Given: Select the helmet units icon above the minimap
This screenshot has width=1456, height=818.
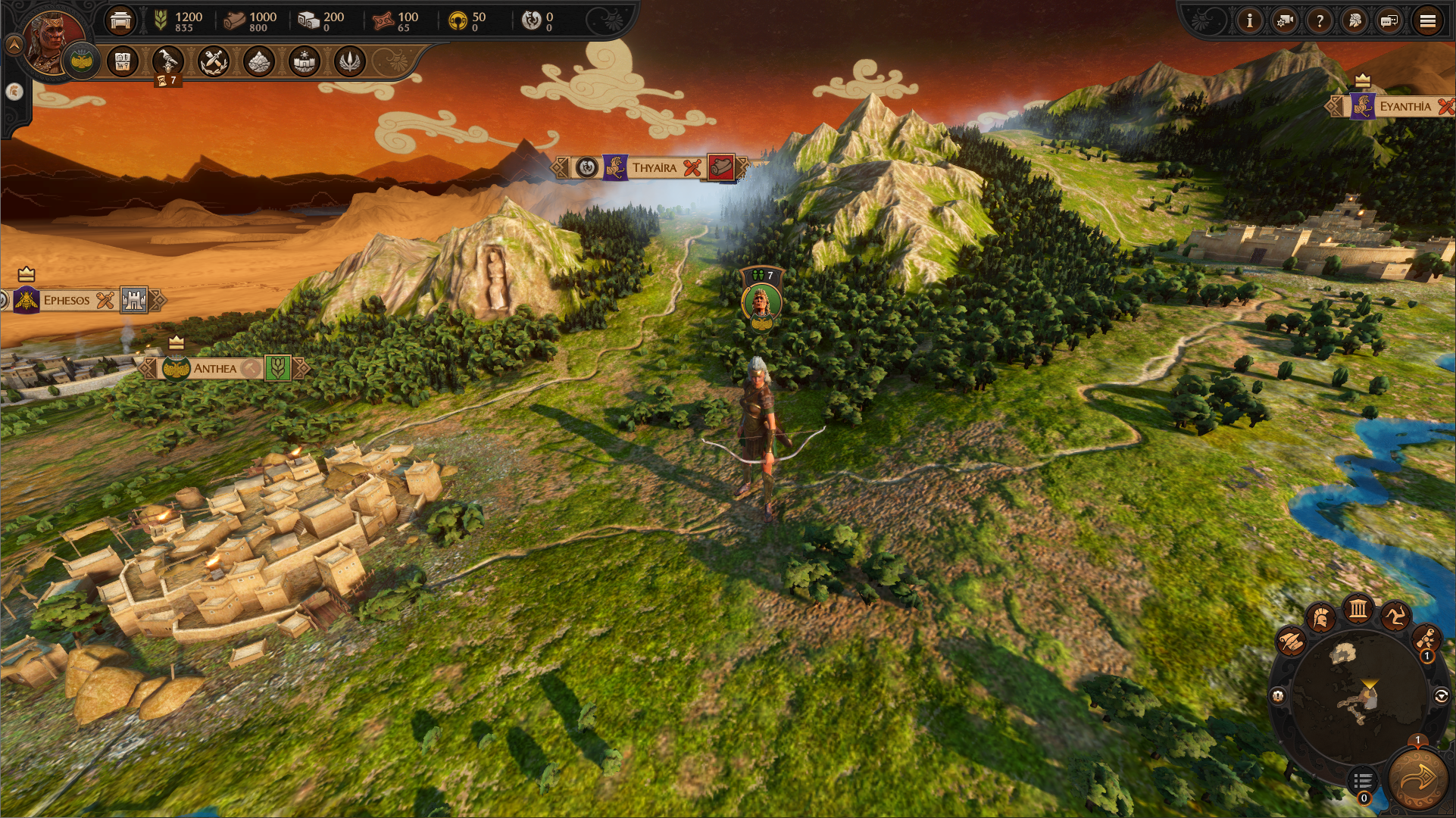Looking at the screenshot, I should pyautogui.click(x=1320, y=617).
